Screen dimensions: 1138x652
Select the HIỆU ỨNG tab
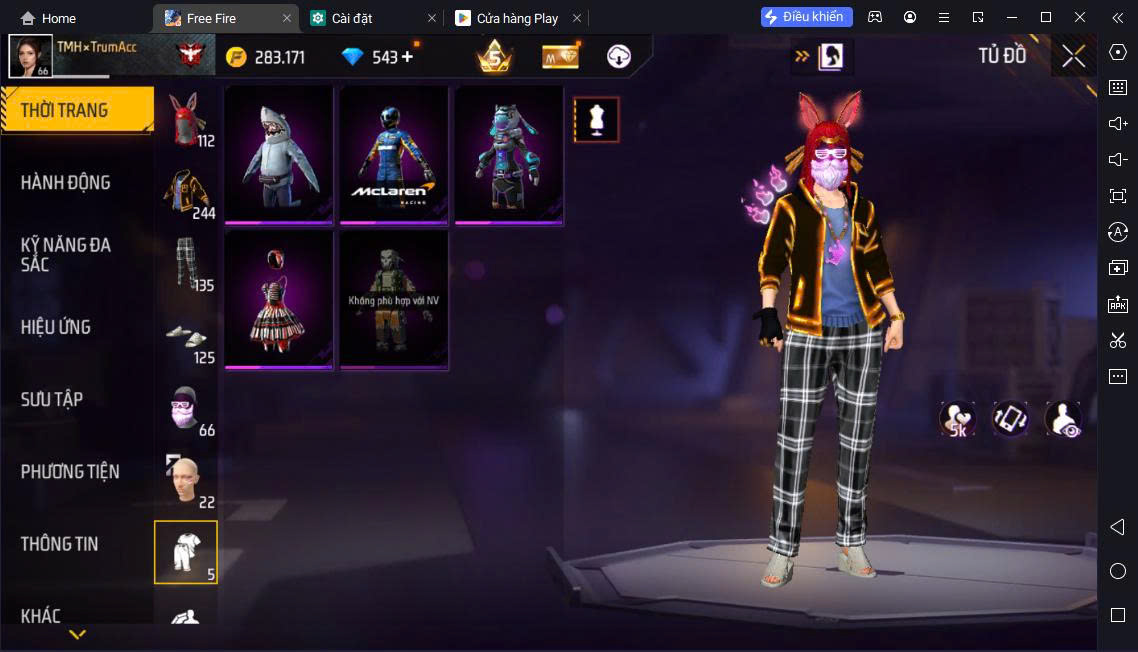[56, 327]
